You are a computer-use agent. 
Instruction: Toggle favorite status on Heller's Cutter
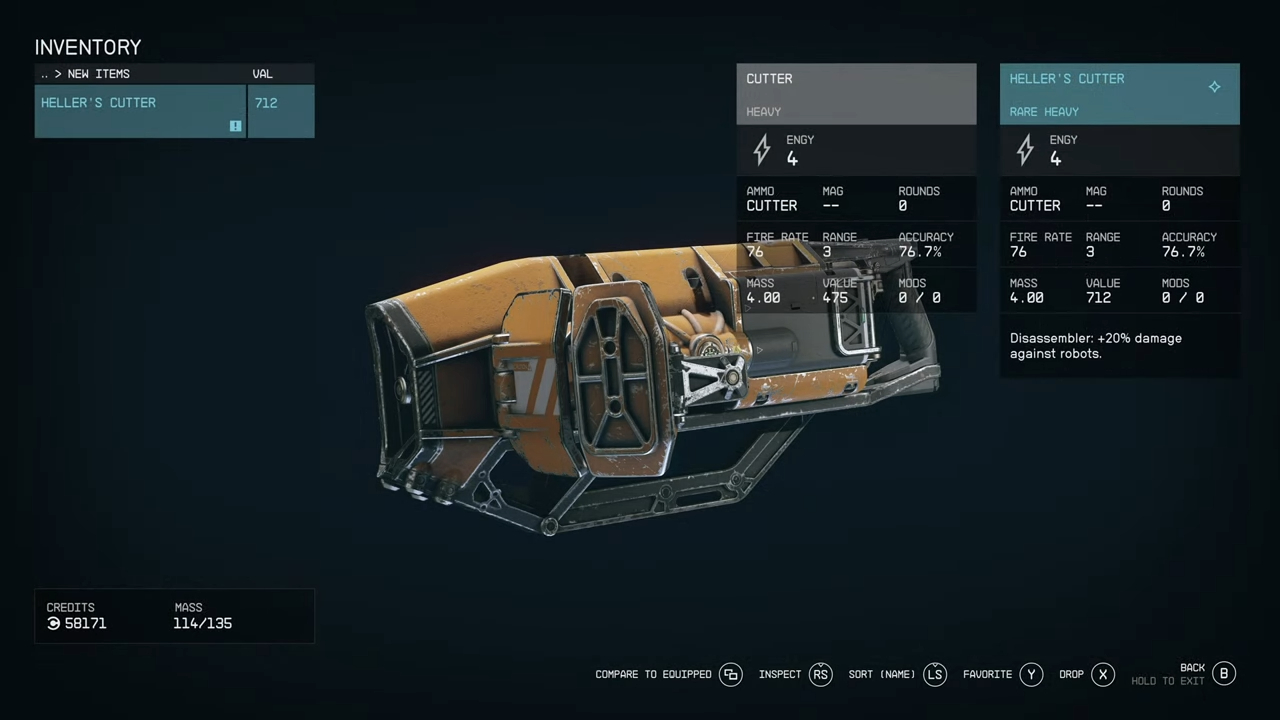pos(987,674)
